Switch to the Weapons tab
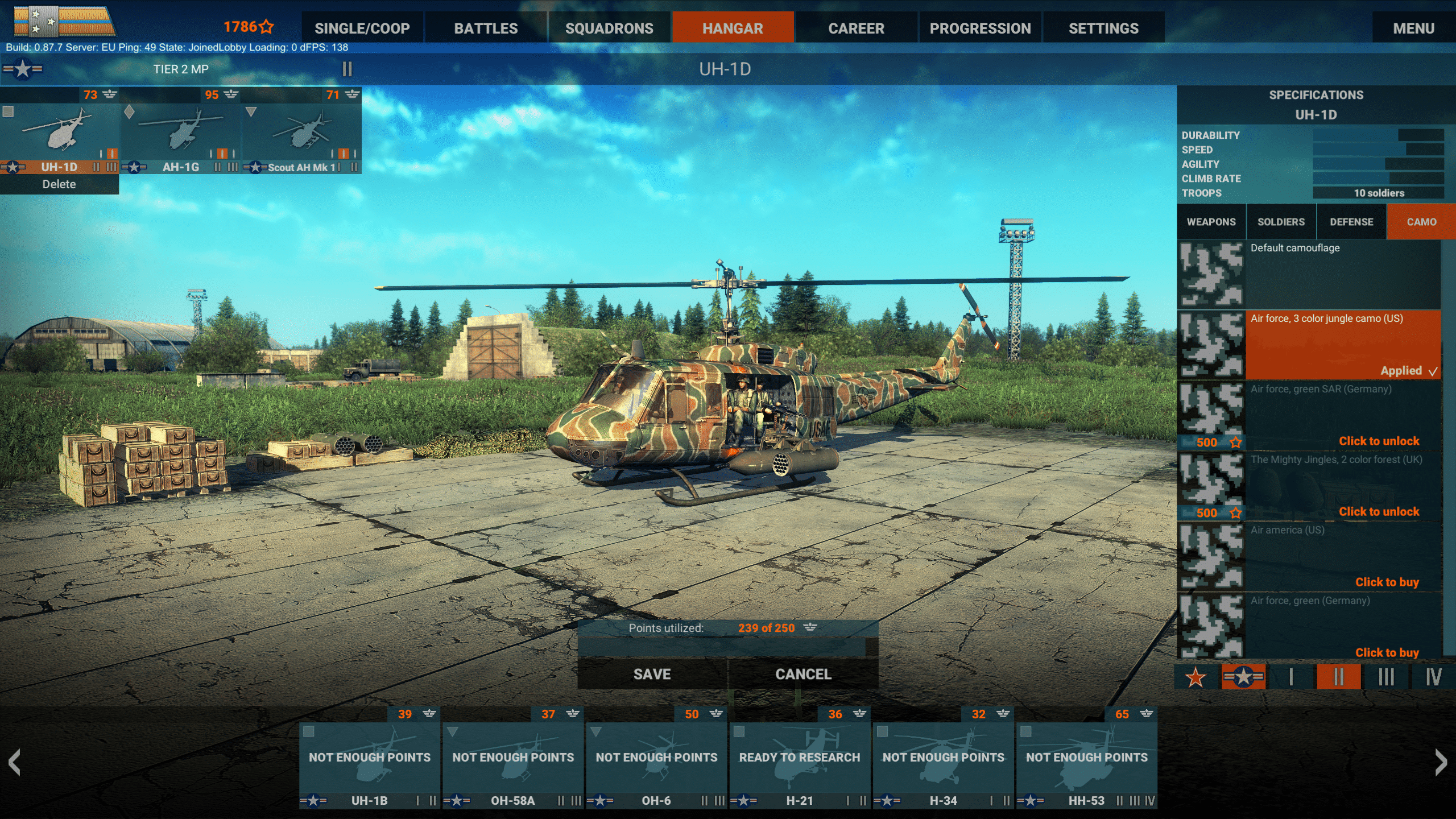The image size is (1456, 819). [1211, 222]
